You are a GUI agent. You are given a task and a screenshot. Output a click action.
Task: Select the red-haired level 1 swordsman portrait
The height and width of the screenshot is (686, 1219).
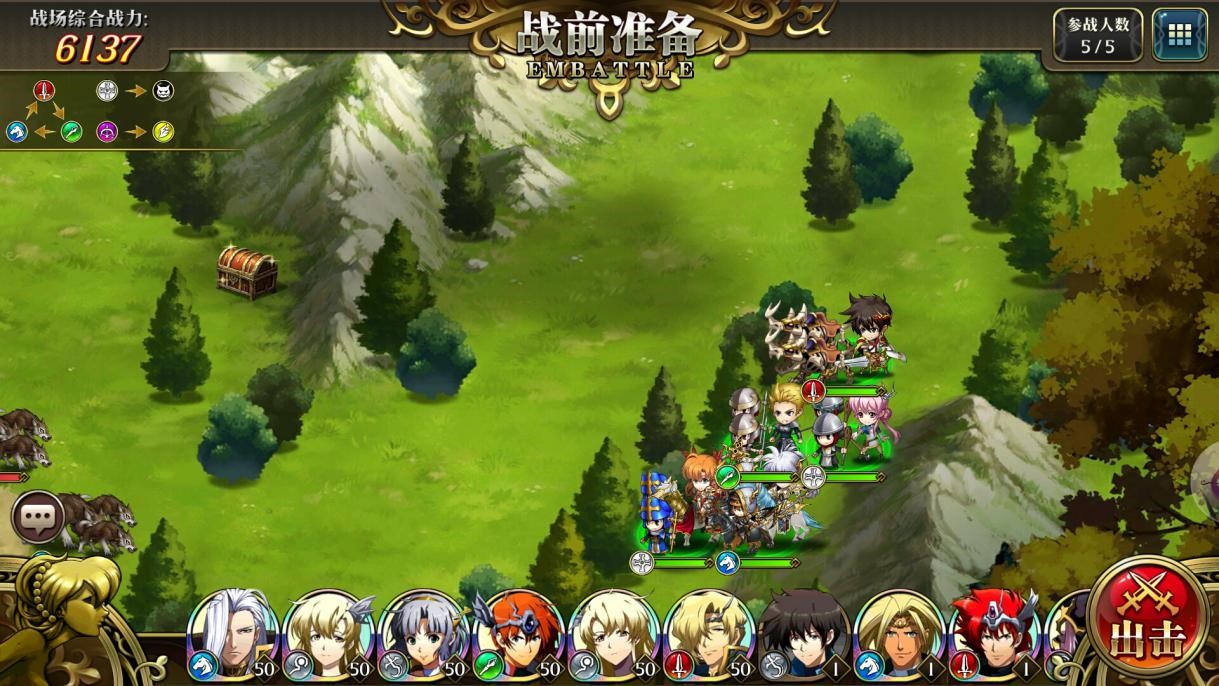pos(992,633)
